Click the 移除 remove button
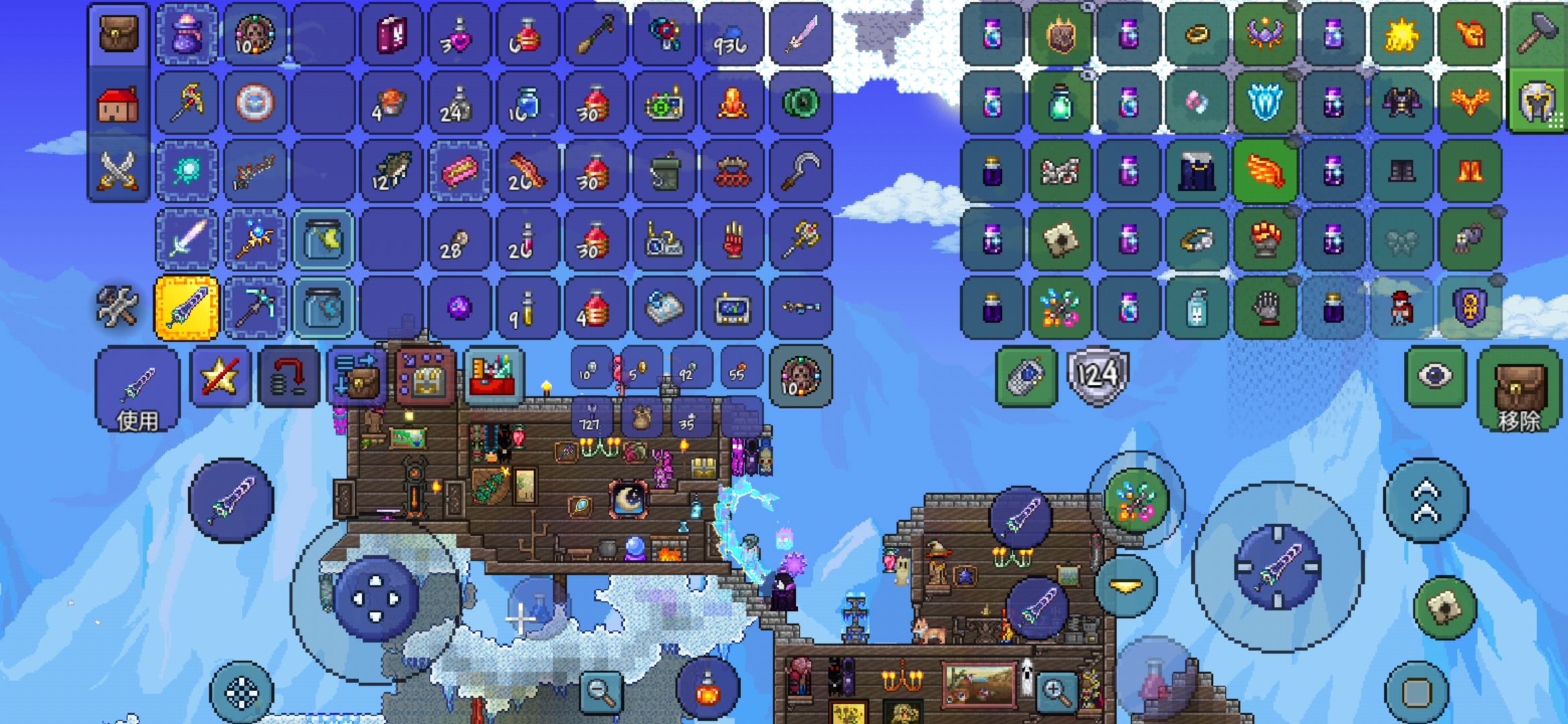1568x724 pixels. (1518, 390)
